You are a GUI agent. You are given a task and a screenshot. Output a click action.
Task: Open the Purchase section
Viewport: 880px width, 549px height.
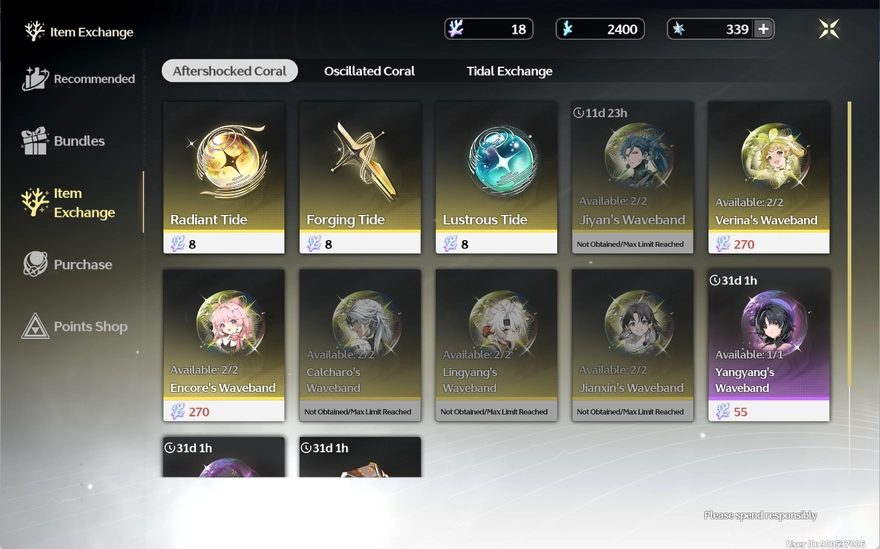68,265
